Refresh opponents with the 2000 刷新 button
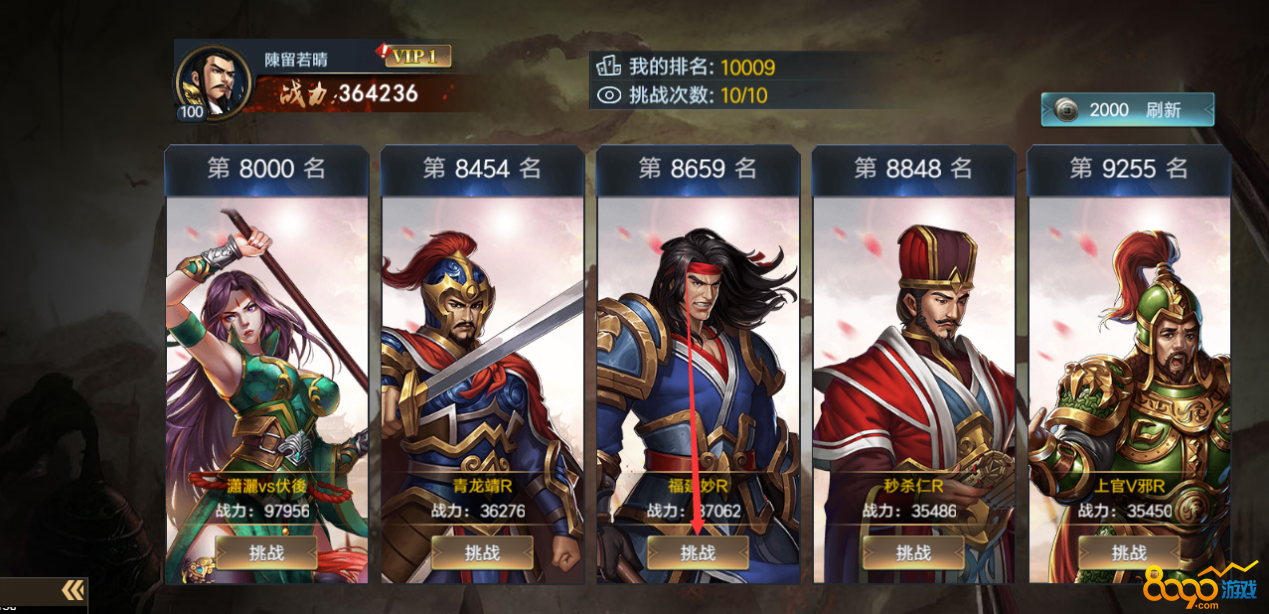1269x614 pixels. [x=1128, y=110]
